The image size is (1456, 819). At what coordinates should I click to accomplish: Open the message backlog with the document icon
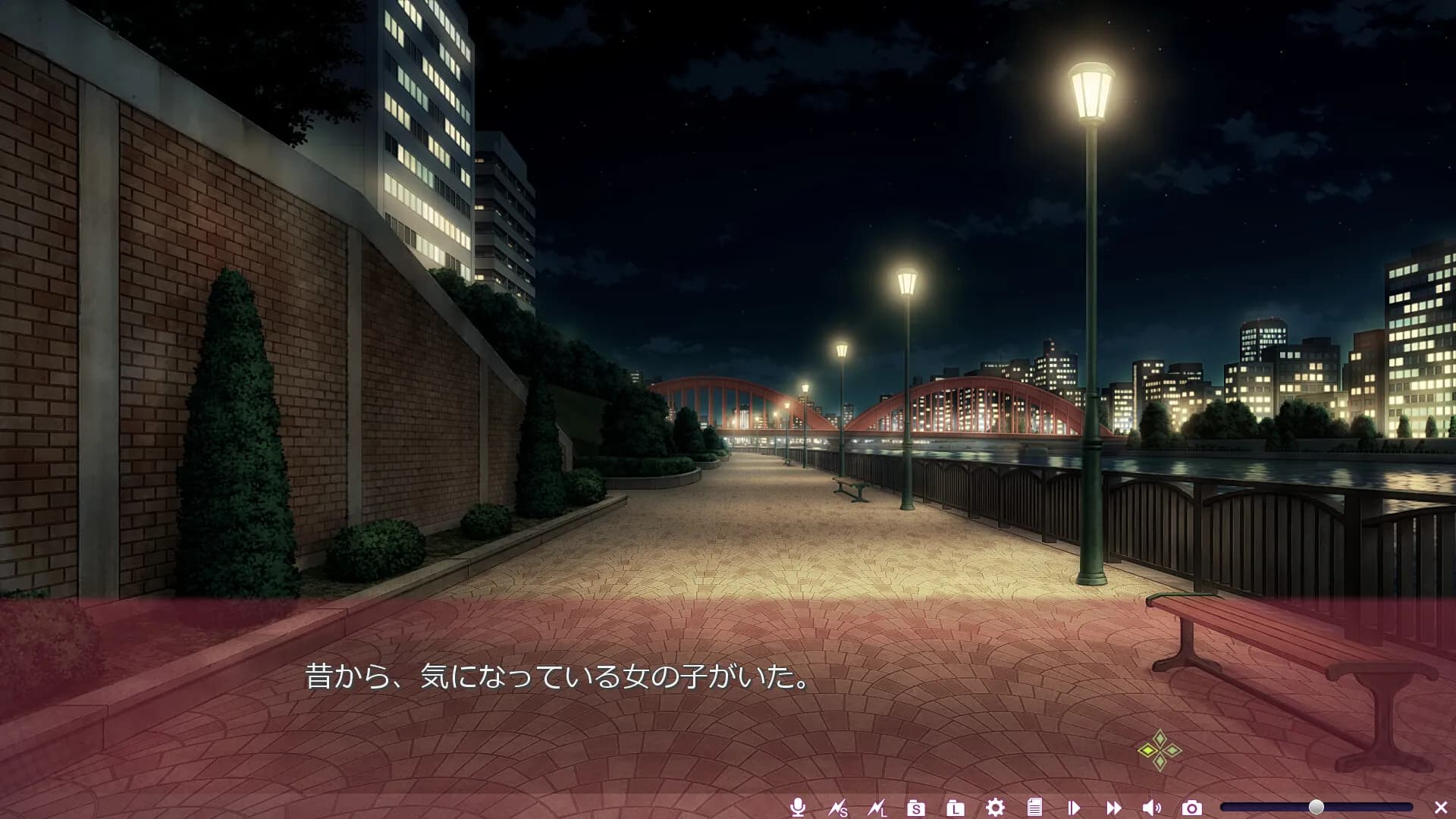pos(1036,809)
